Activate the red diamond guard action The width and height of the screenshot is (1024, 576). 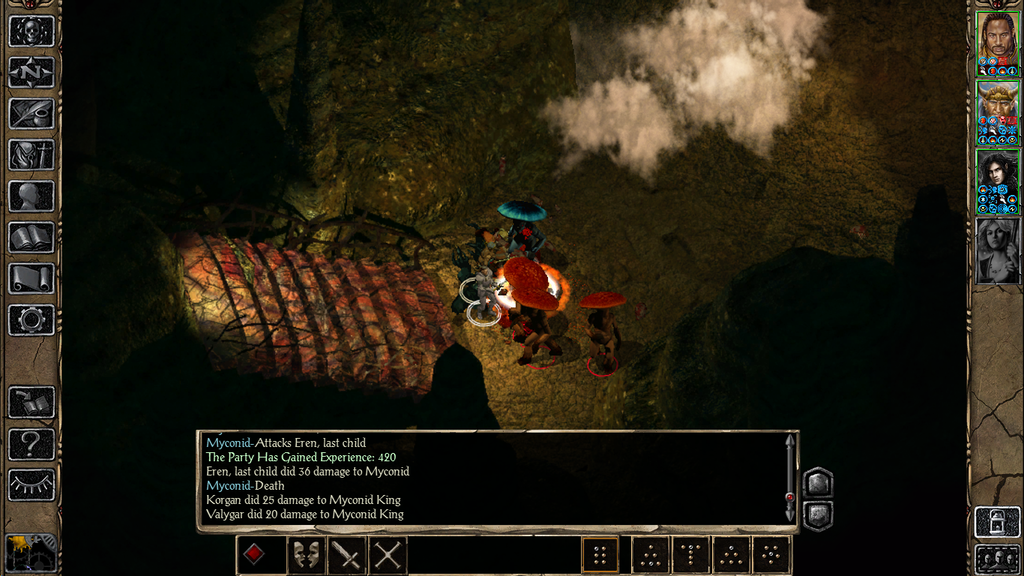[x=255, y=554]
